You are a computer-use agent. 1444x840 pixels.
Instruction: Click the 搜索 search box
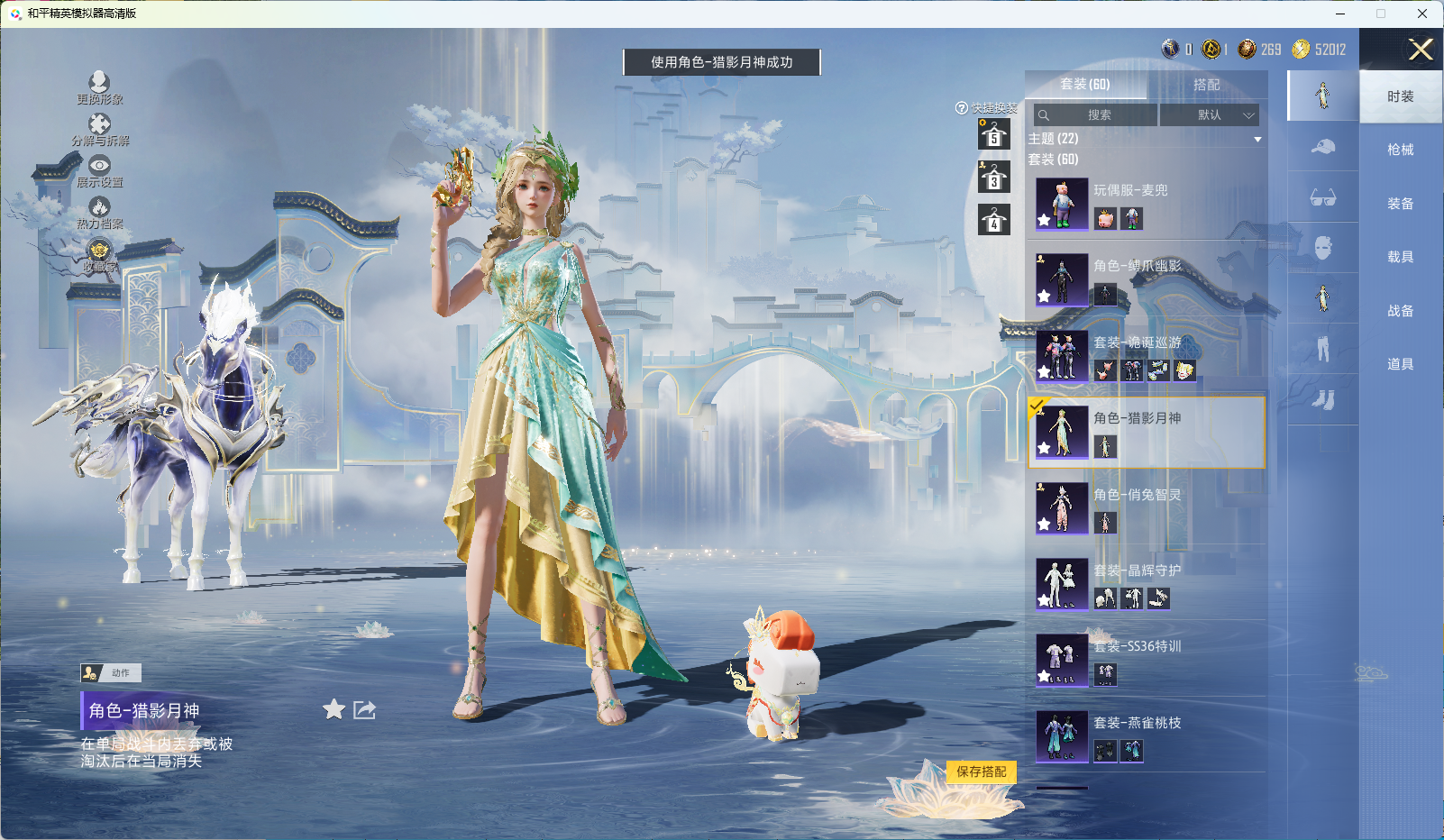pyautogui.click(x=1096, y=115)
